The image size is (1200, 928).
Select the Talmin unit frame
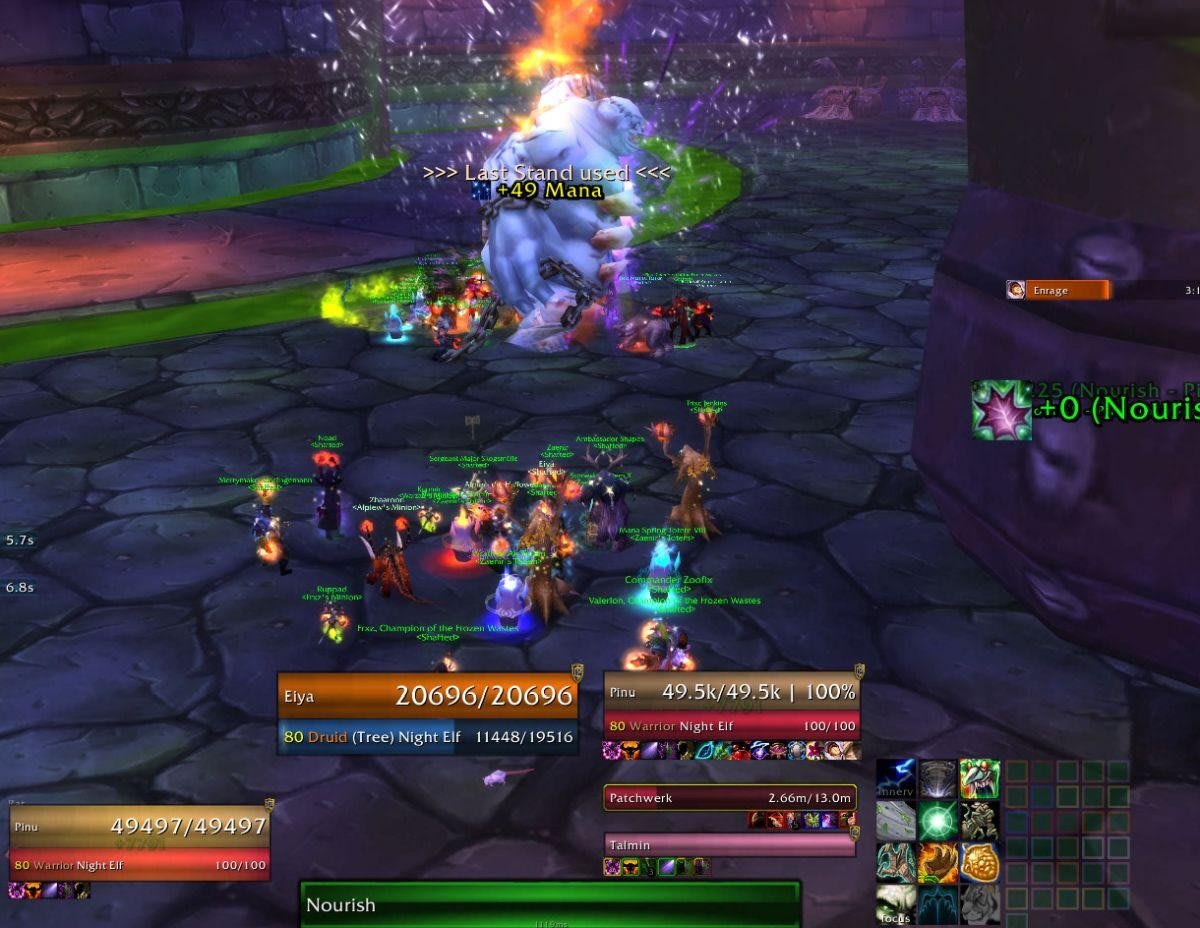coord(730,845)
